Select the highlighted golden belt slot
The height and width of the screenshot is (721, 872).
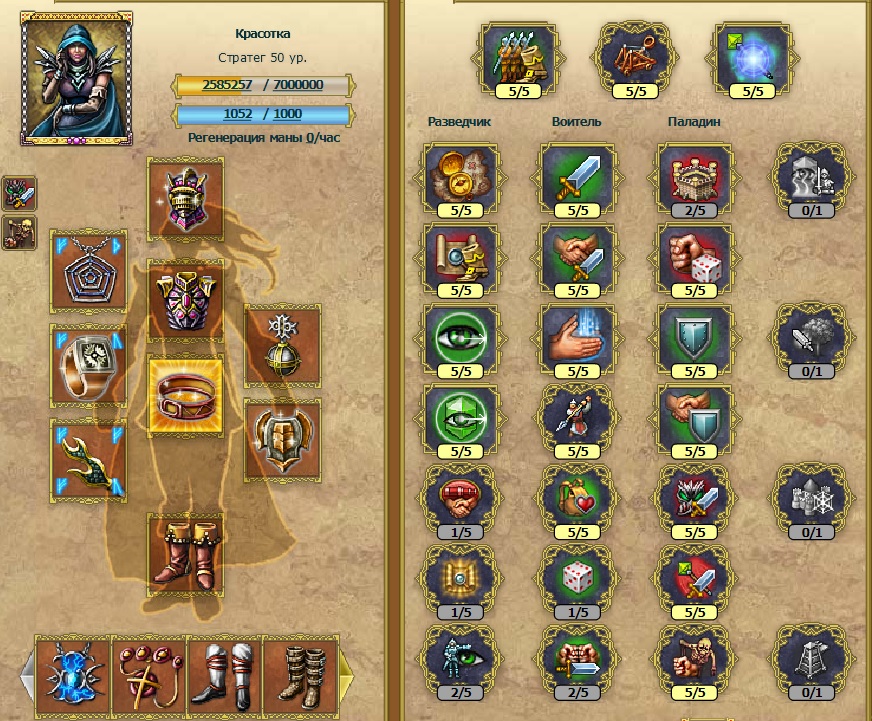(x=185, y=394)
